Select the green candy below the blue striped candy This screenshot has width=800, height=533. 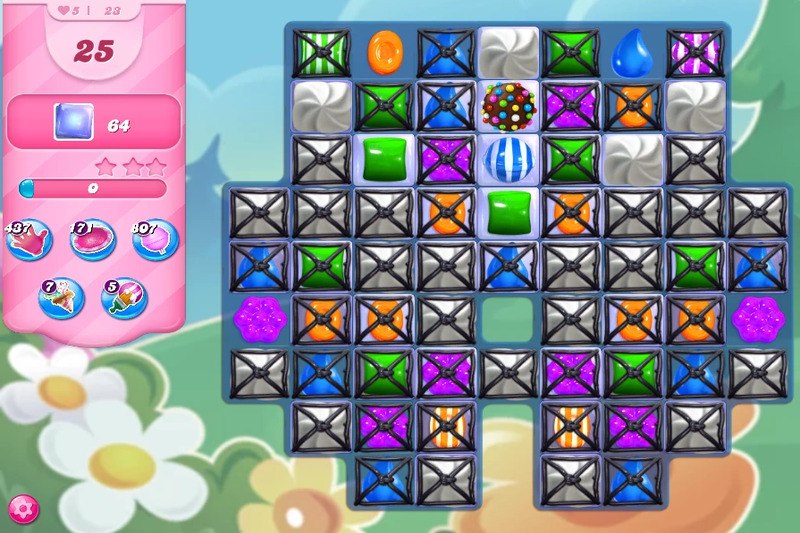click(508, 210)
